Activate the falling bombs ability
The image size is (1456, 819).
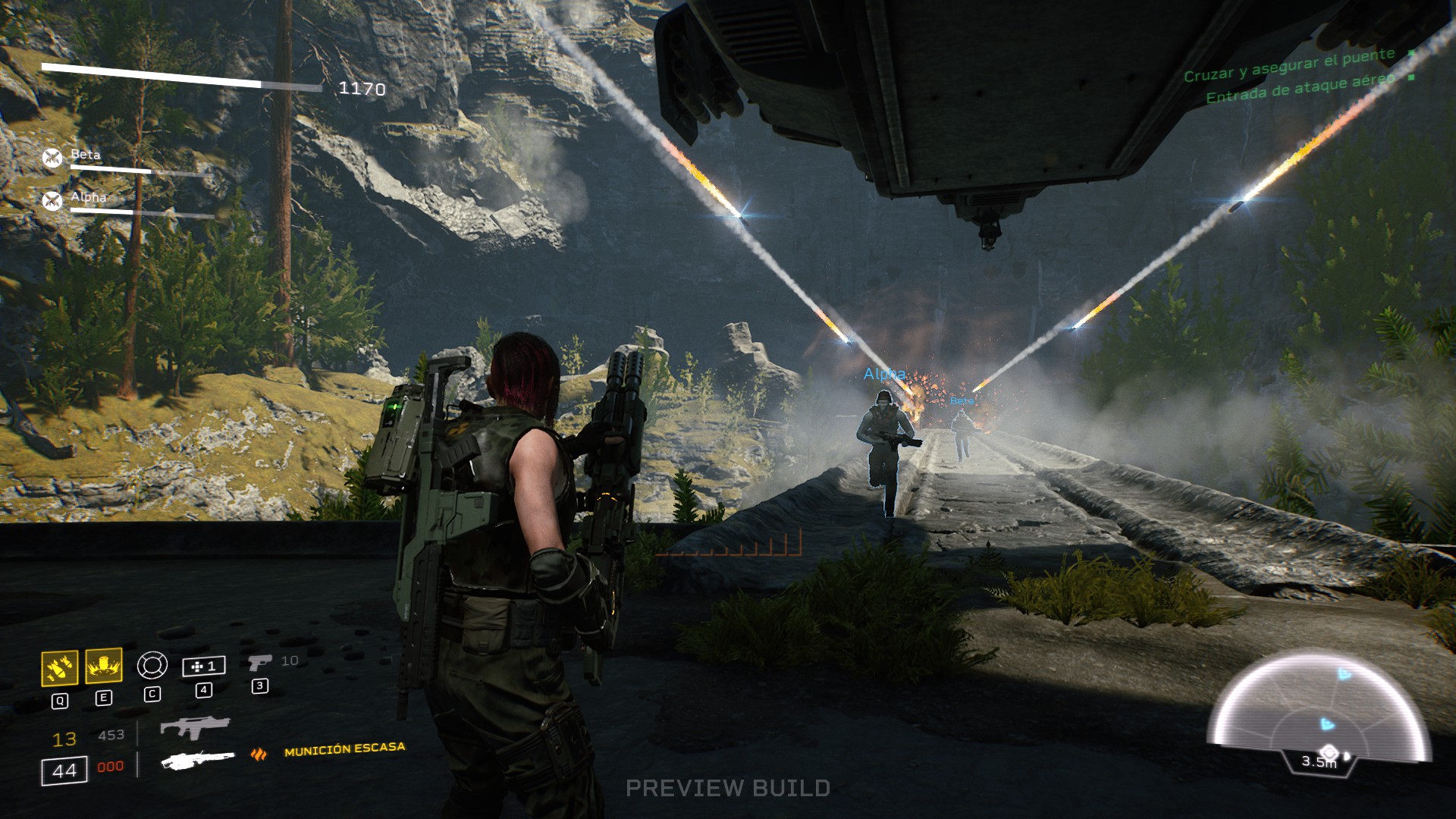click(x=59, y=667)
